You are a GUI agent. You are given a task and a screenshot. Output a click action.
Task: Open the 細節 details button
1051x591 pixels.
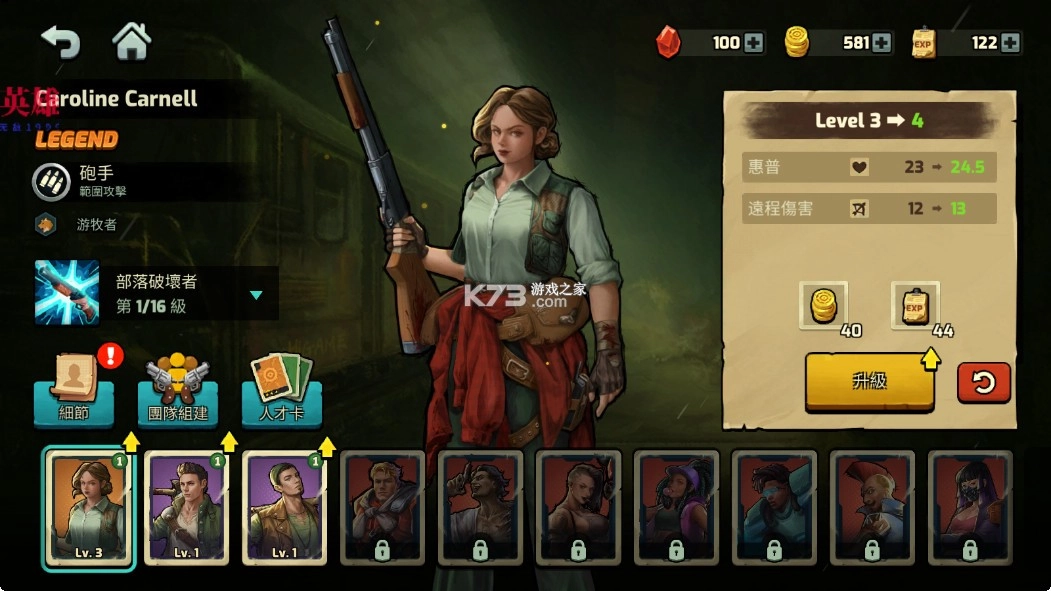pyautogui.click(x=74, y=388)
